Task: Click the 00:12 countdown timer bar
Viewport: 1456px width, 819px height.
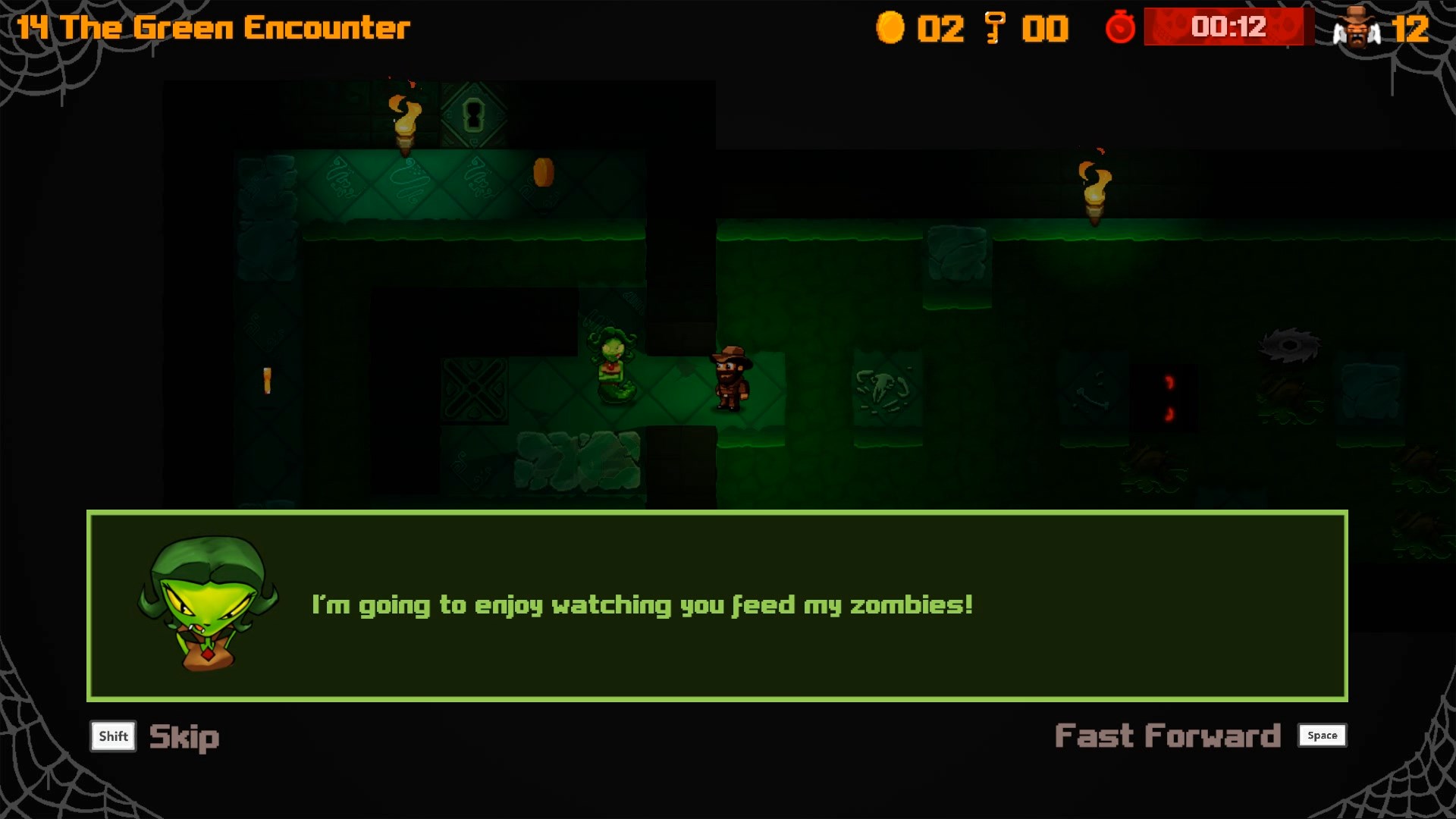Action: coord(1225,28)
